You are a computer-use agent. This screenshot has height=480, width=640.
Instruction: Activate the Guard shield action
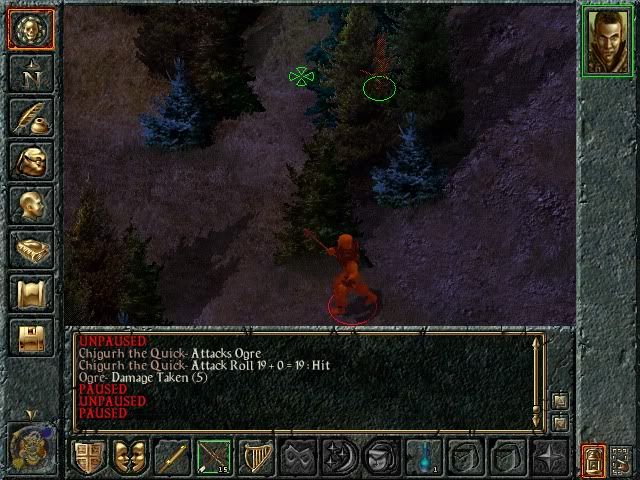pyautogui.click(x=89, y=458)
